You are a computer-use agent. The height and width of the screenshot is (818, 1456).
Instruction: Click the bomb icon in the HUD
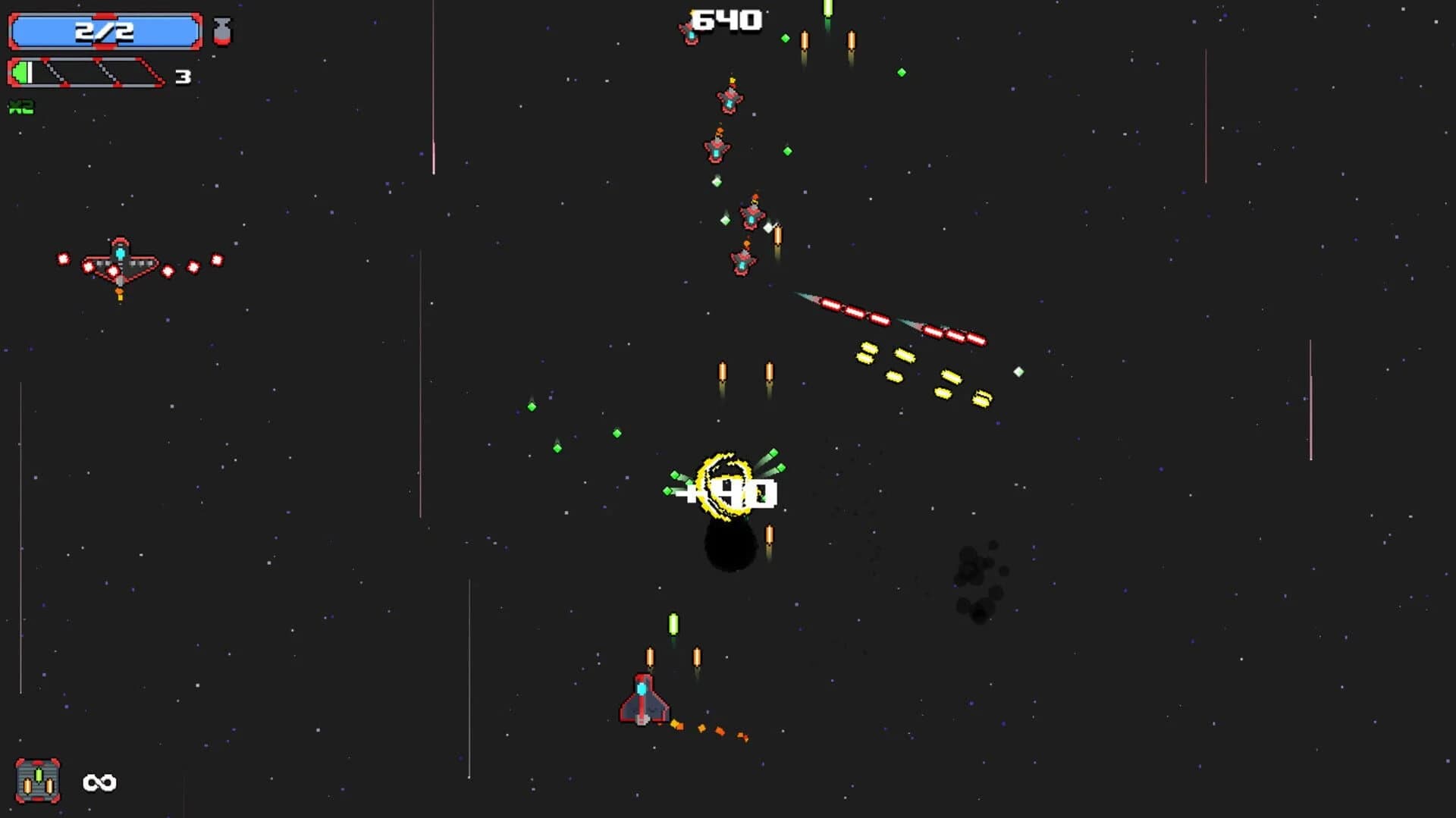point(222,30)
